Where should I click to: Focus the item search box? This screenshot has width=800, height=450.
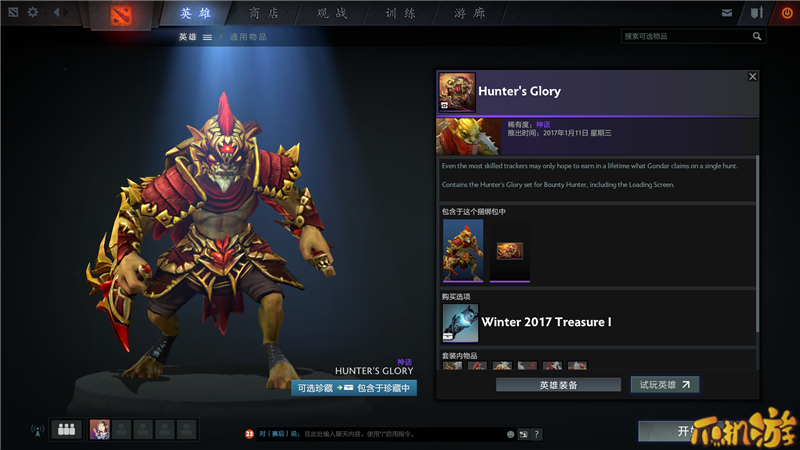point(686,36)
